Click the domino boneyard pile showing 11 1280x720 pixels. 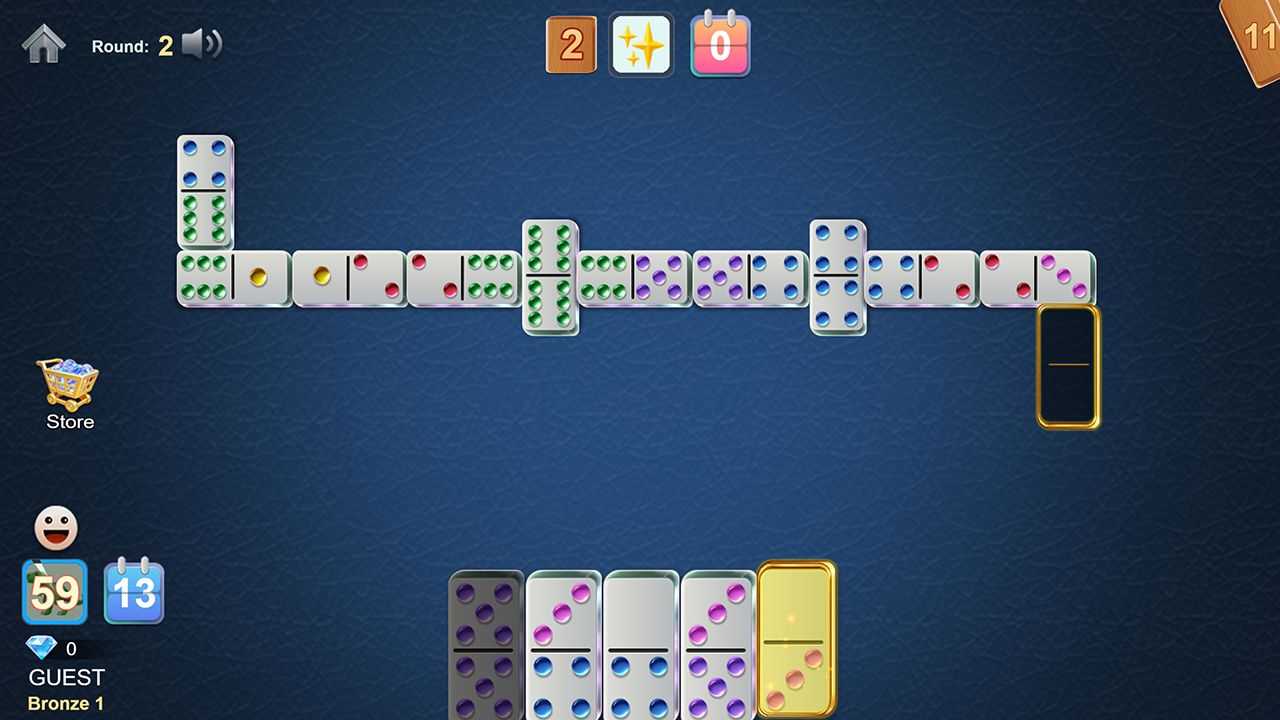[1255, 40]
